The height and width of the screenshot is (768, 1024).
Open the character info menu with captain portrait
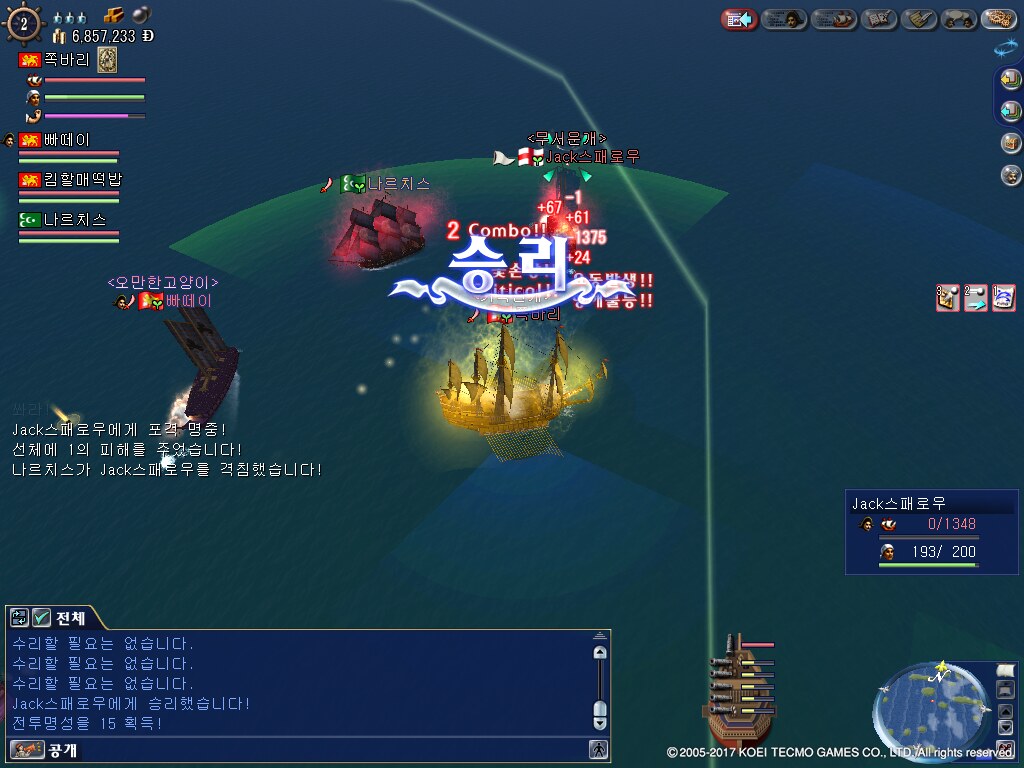784,19
